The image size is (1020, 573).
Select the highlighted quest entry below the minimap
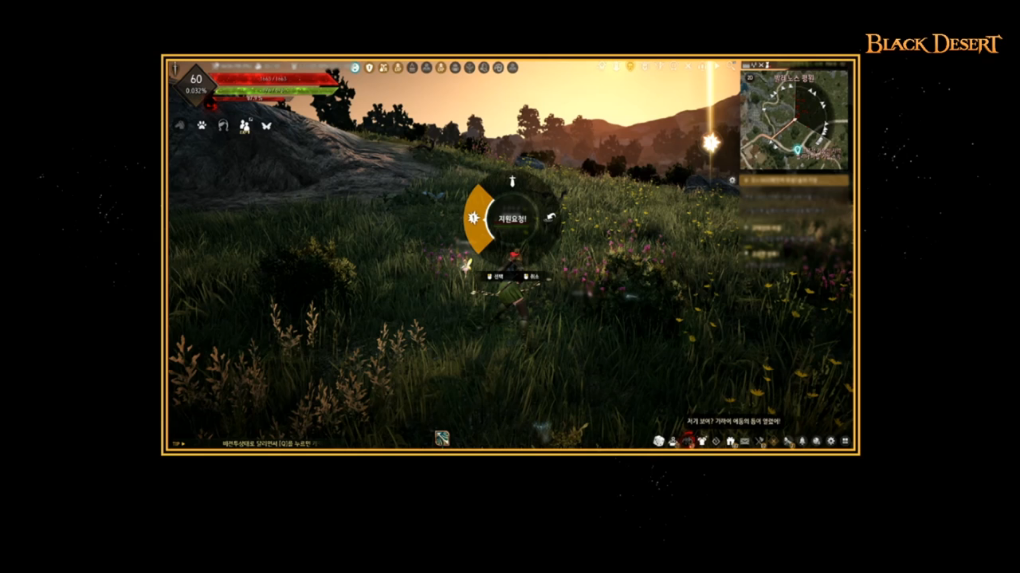[x=797, y=181]
